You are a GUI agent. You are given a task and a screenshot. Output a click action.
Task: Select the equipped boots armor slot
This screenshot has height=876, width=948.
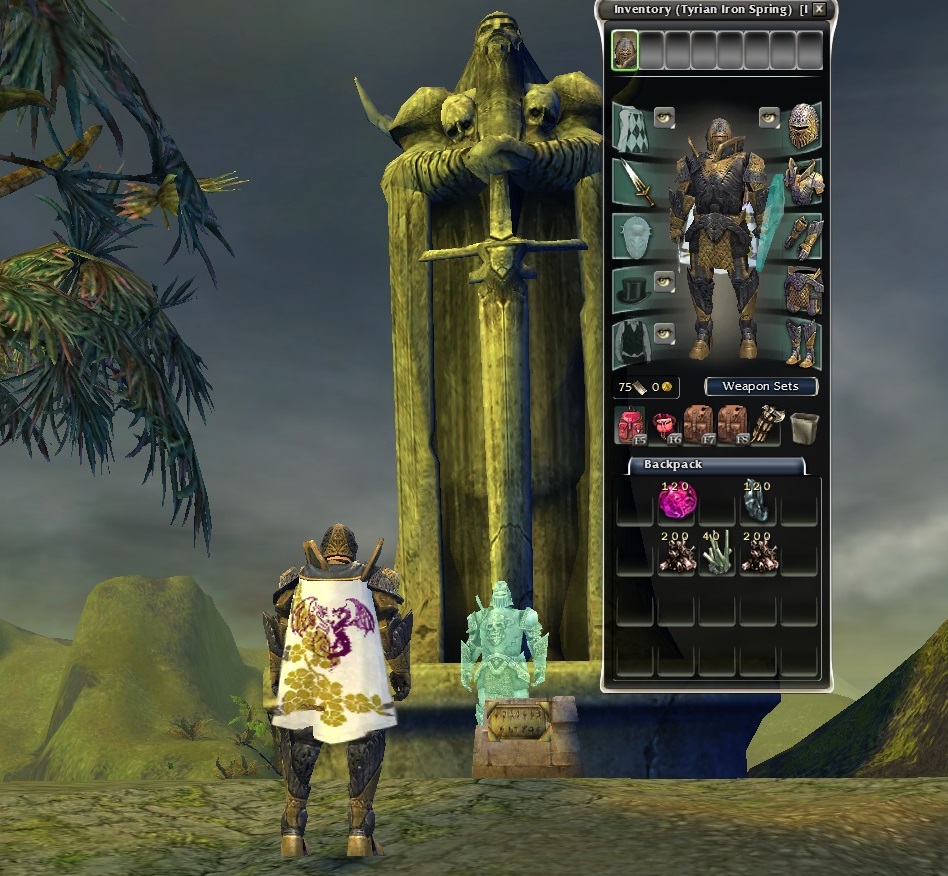804,343
